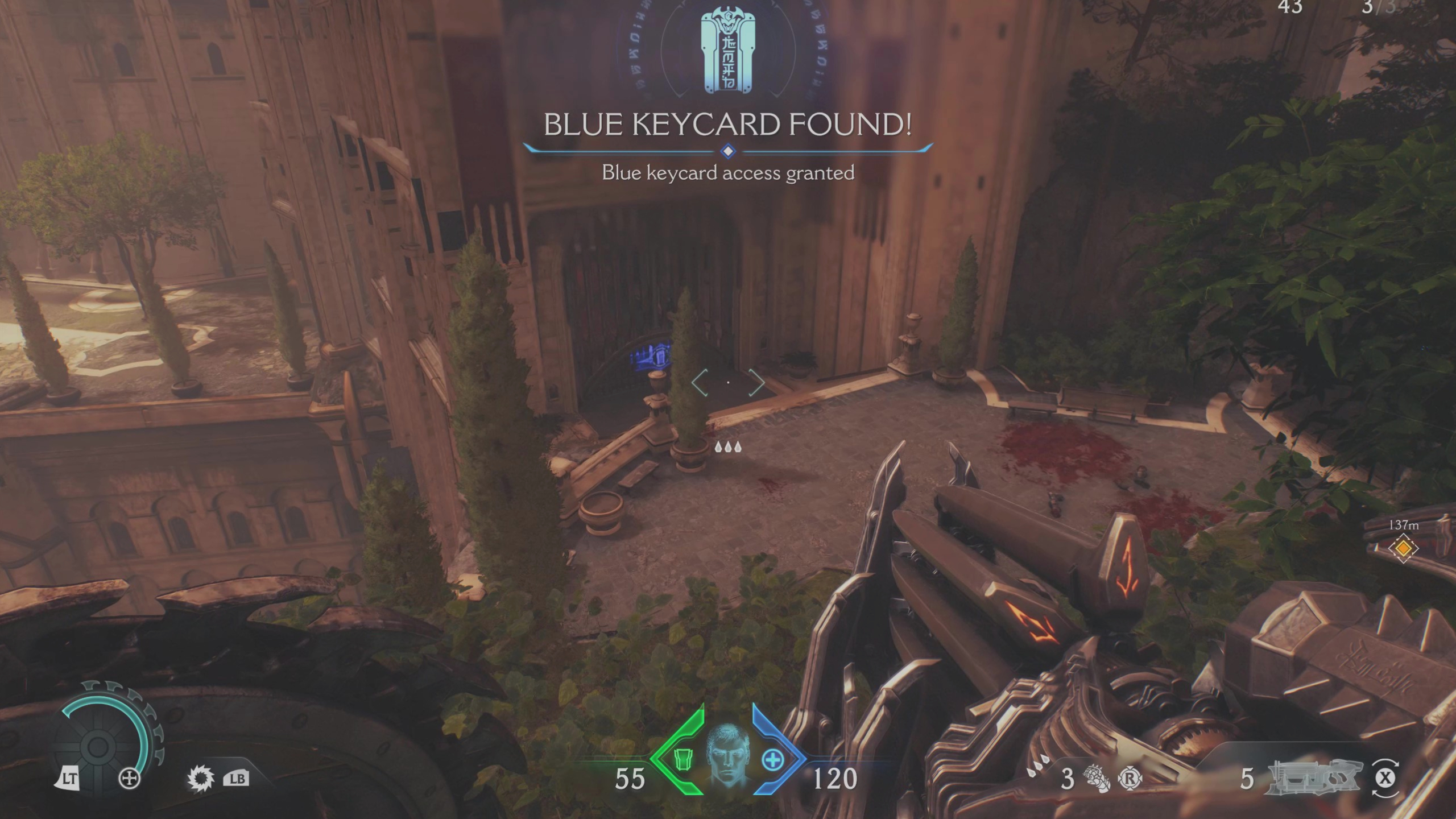The height and width of the screenshot is (819, 1456).
Task: Toggle the LB bumper prompt icon
Action: (238, 777)
